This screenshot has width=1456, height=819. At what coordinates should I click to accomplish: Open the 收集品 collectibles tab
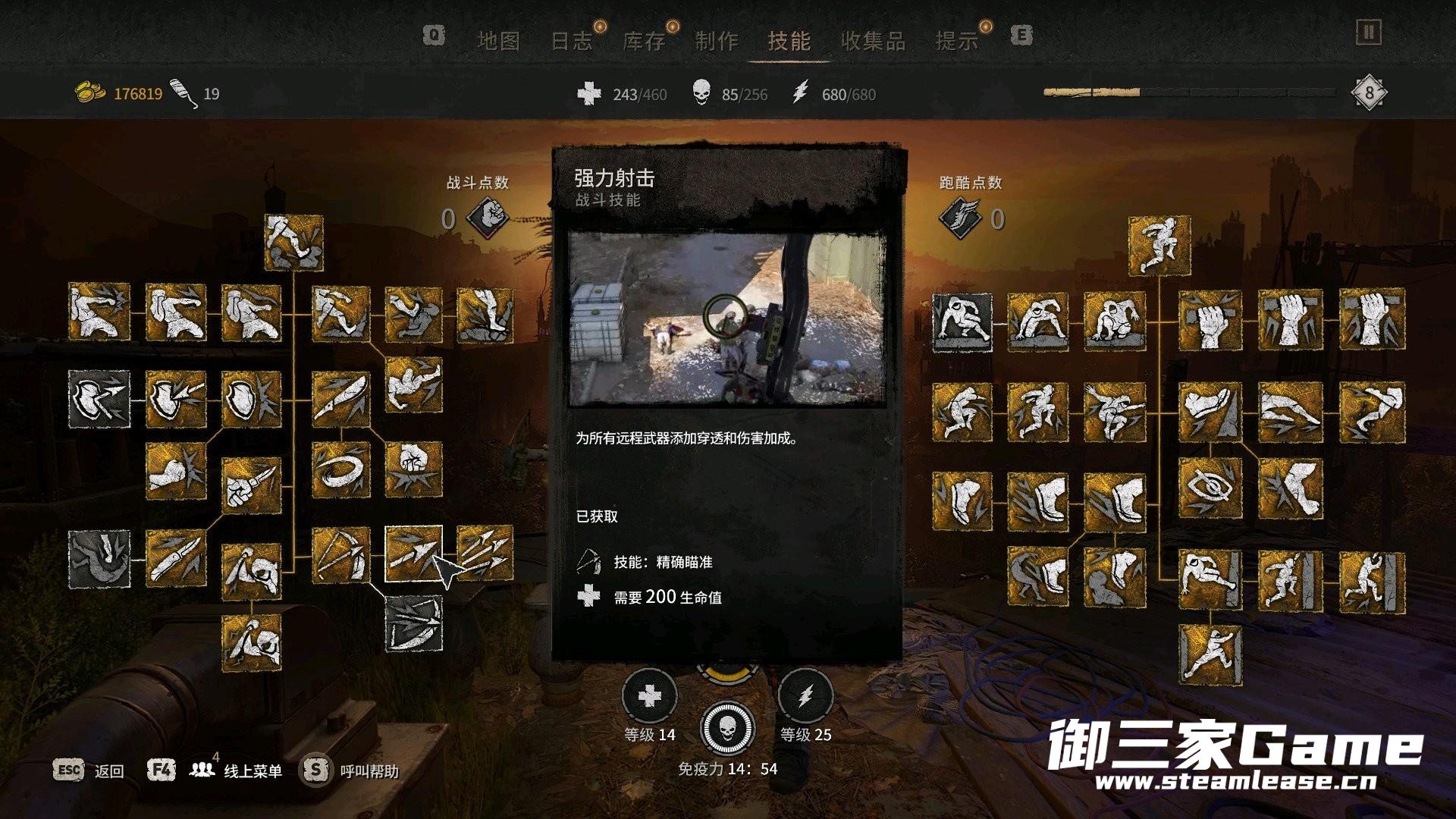coord(873,41)
